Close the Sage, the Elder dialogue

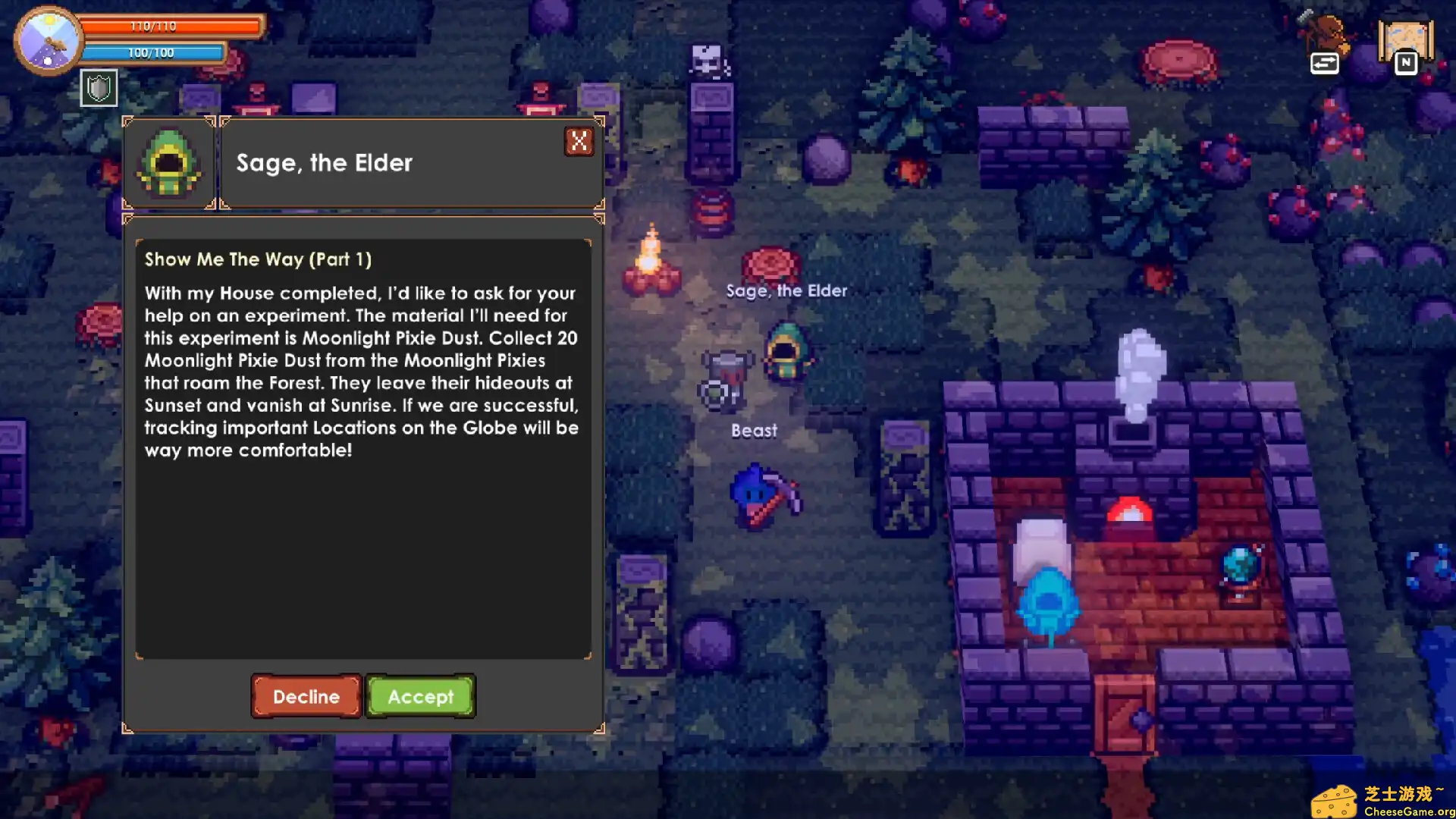pyautogui.click(x=579, y=141)
